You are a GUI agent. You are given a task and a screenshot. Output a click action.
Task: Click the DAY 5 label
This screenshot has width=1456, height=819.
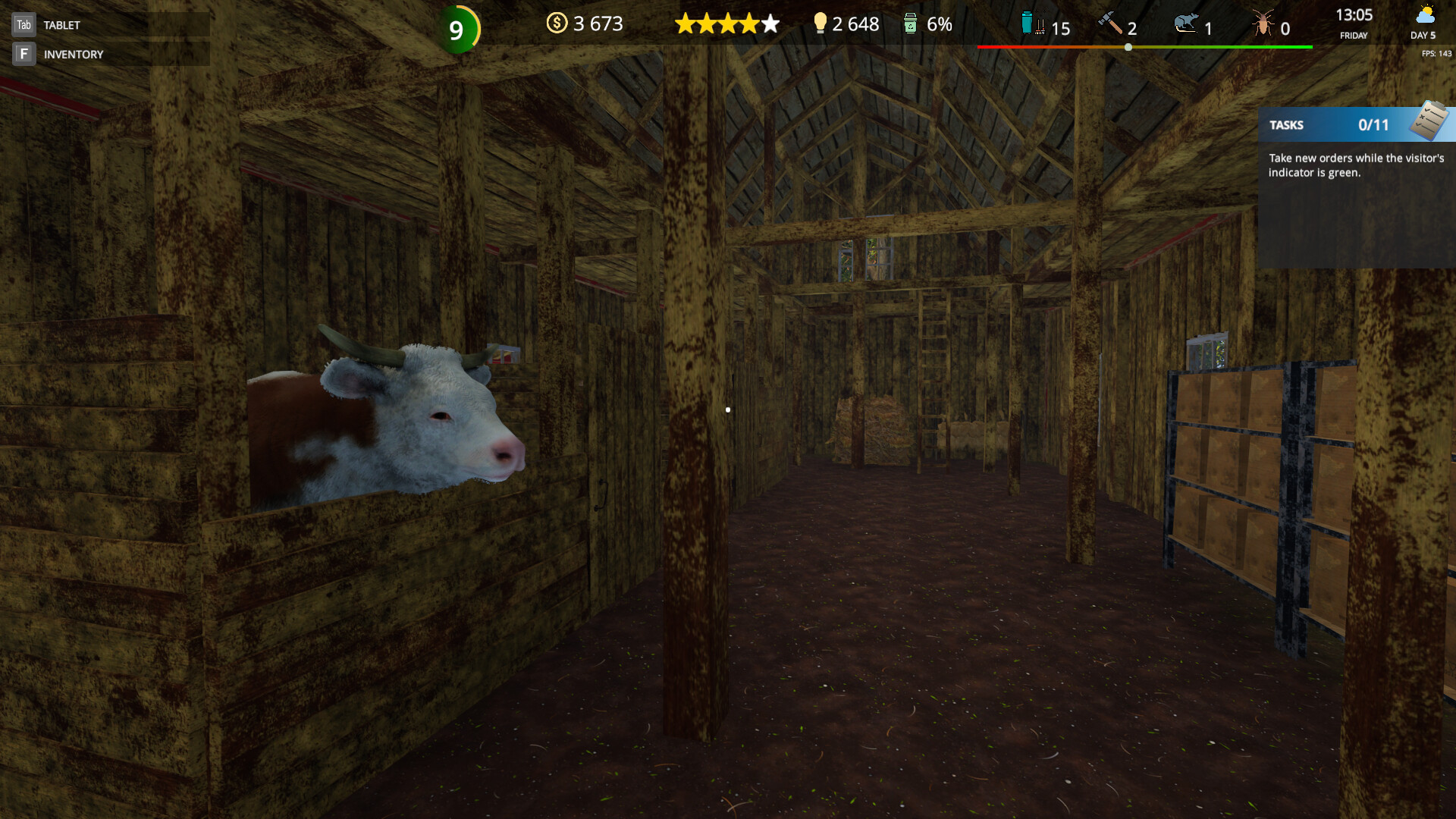[x=1425, y=35]
